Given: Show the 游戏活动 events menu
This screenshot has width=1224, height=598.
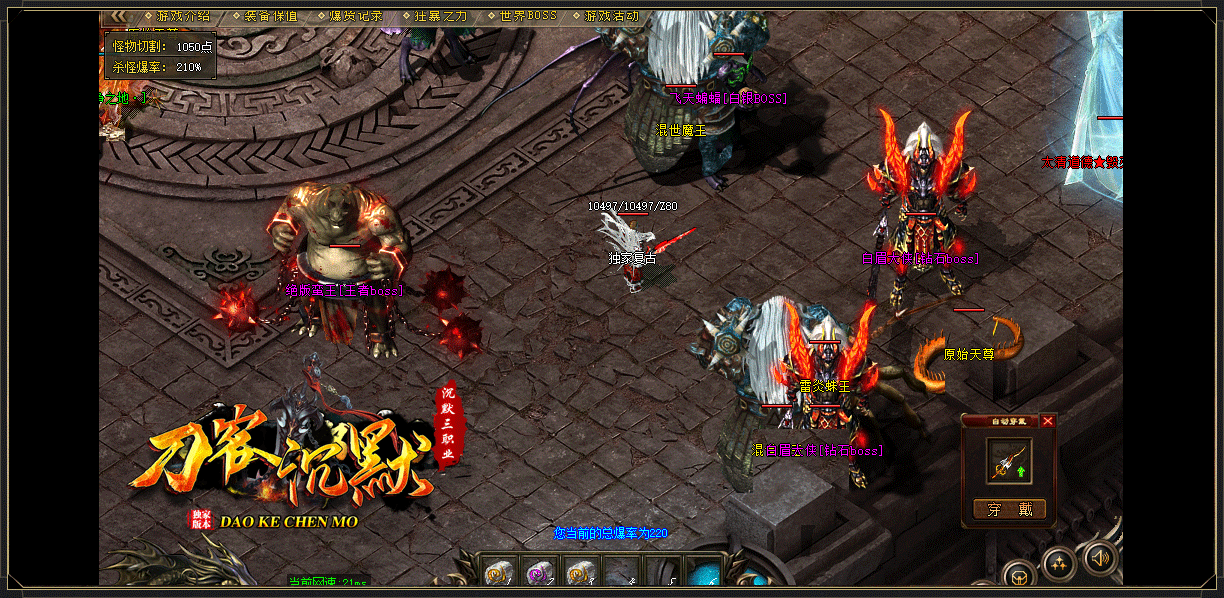Looking at the screenshot, I should point(611,16).
